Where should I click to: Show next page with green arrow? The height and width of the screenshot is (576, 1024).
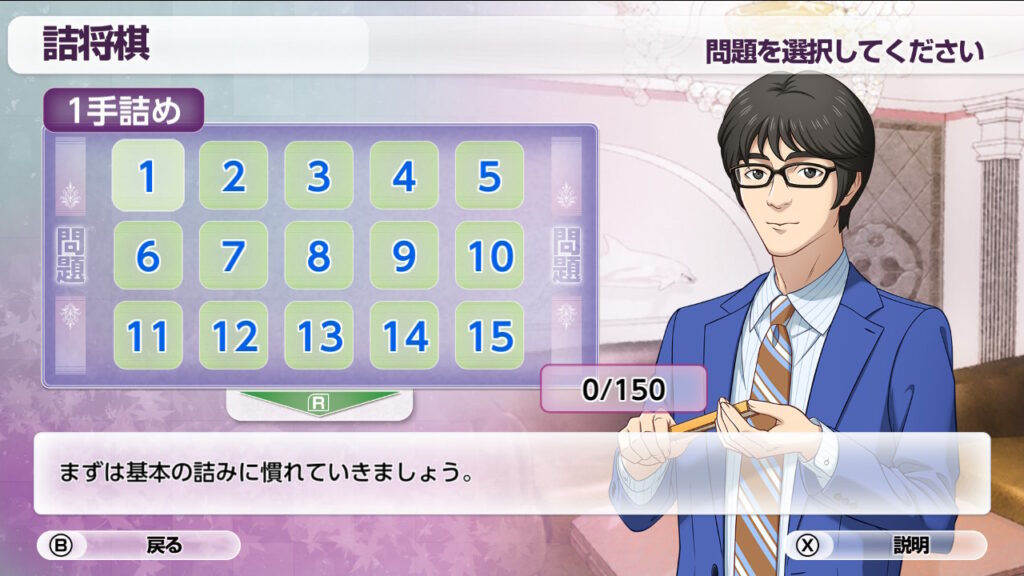[x=319, y=403]
